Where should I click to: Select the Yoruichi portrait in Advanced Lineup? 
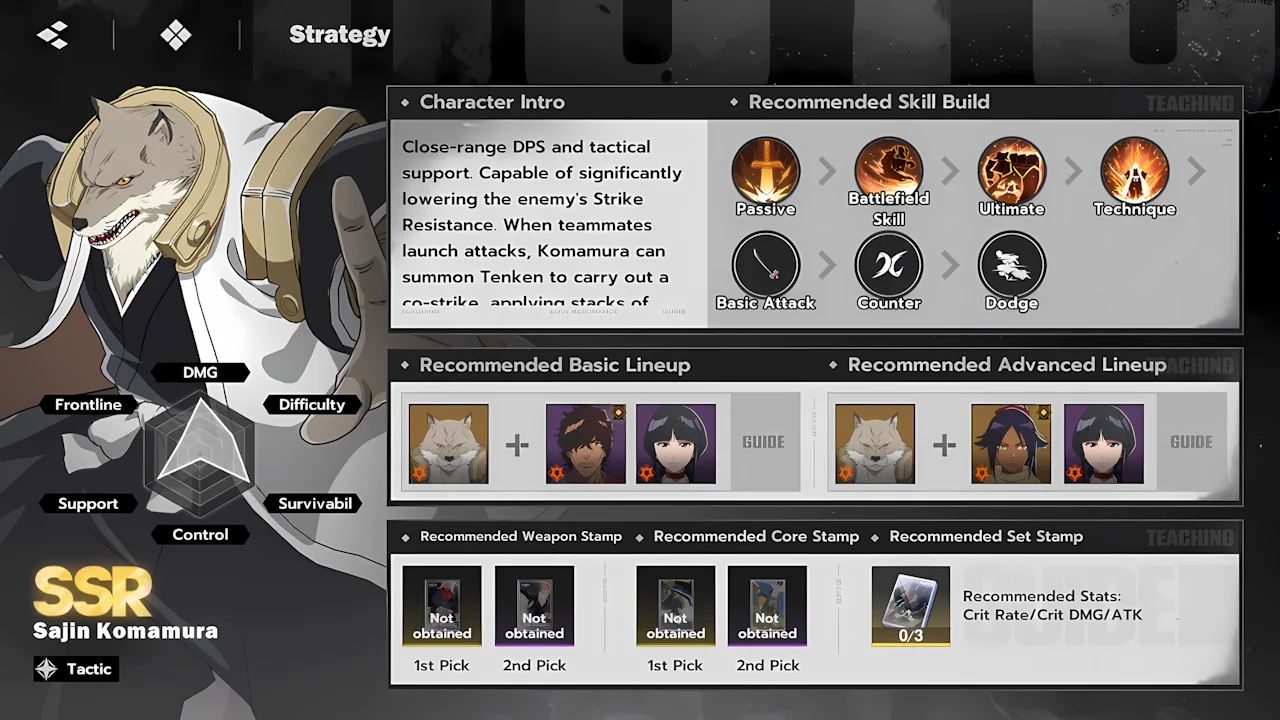(1011, 444)
